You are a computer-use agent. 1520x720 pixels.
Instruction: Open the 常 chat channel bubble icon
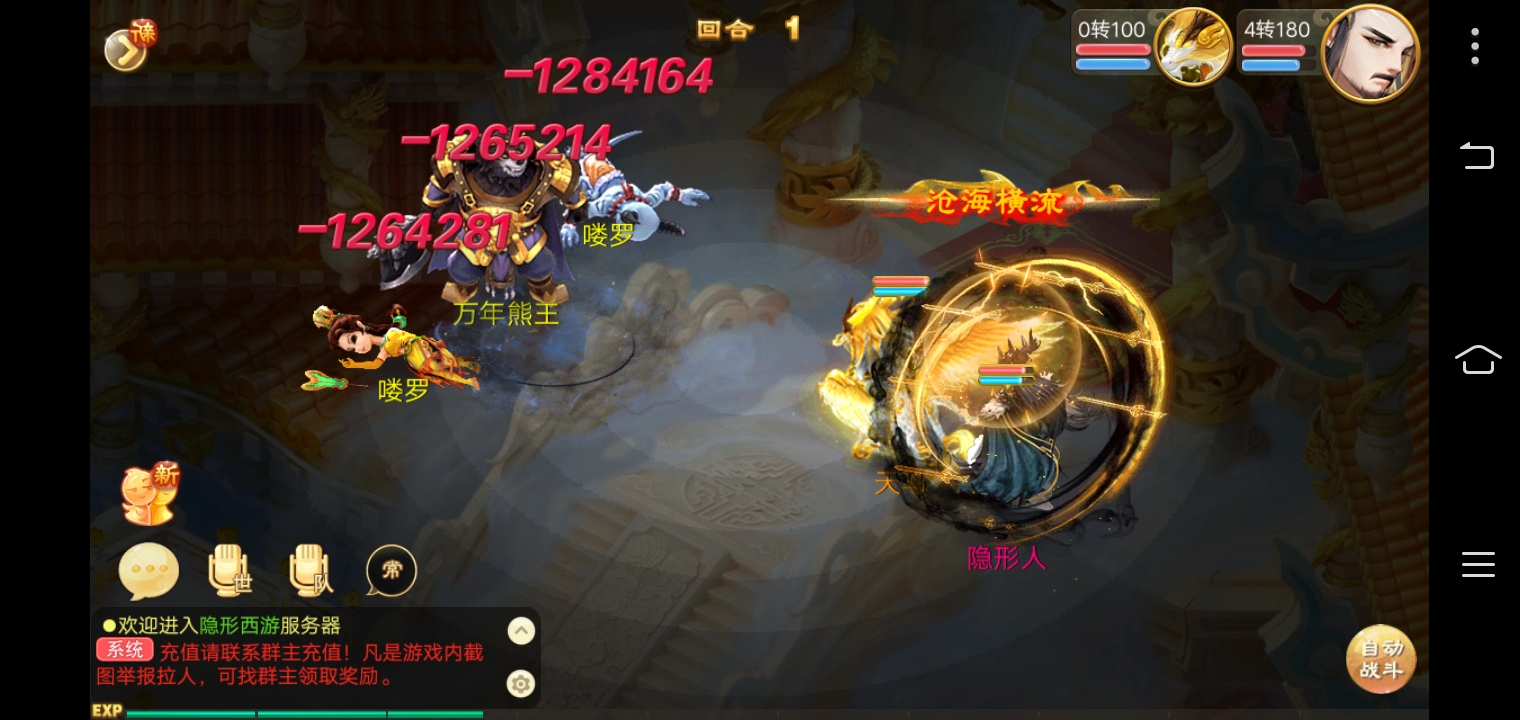pos(390,570)
